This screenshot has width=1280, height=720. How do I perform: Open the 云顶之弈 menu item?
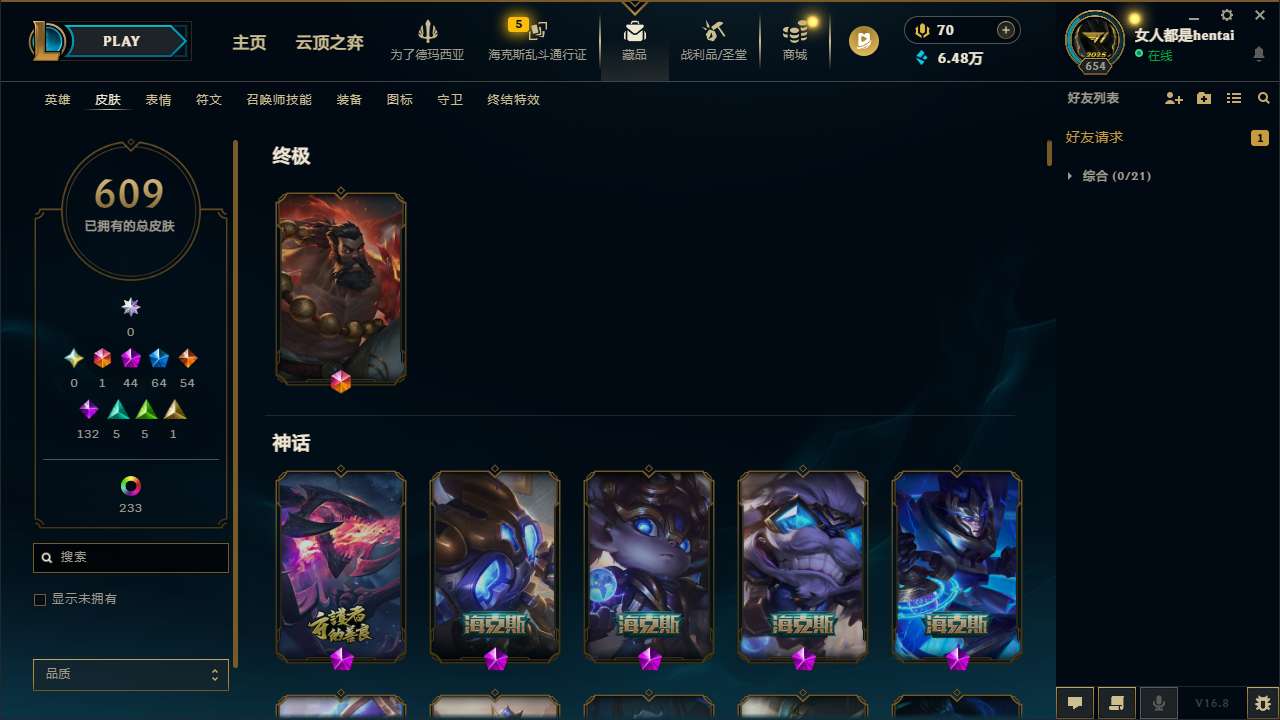(330, 43)
